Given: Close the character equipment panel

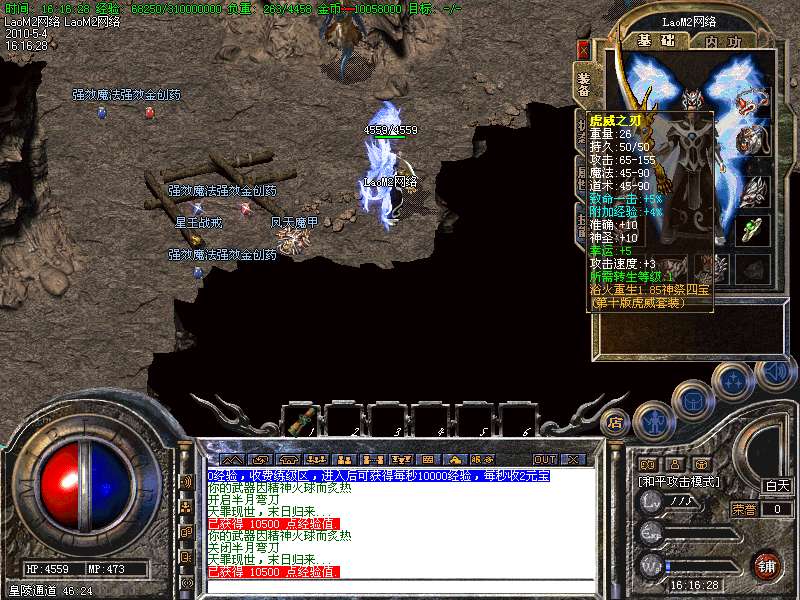Looking at the screenshot, I should click(584, 48).
